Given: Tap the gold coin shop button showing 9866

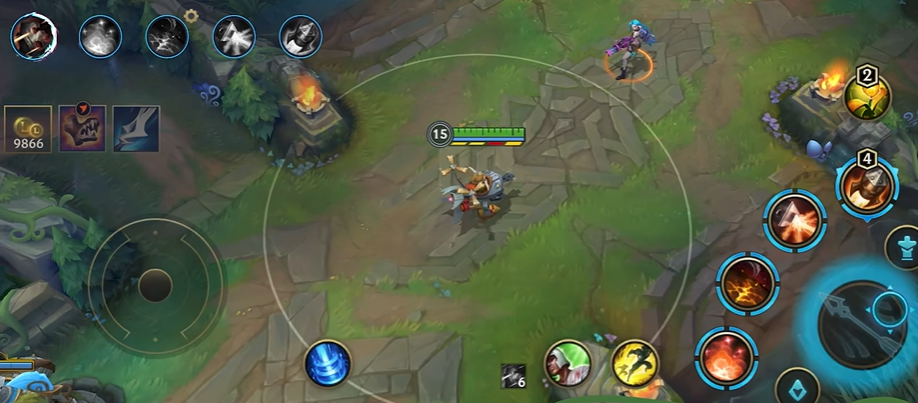Looking at the screenshot, I should 28,129.
